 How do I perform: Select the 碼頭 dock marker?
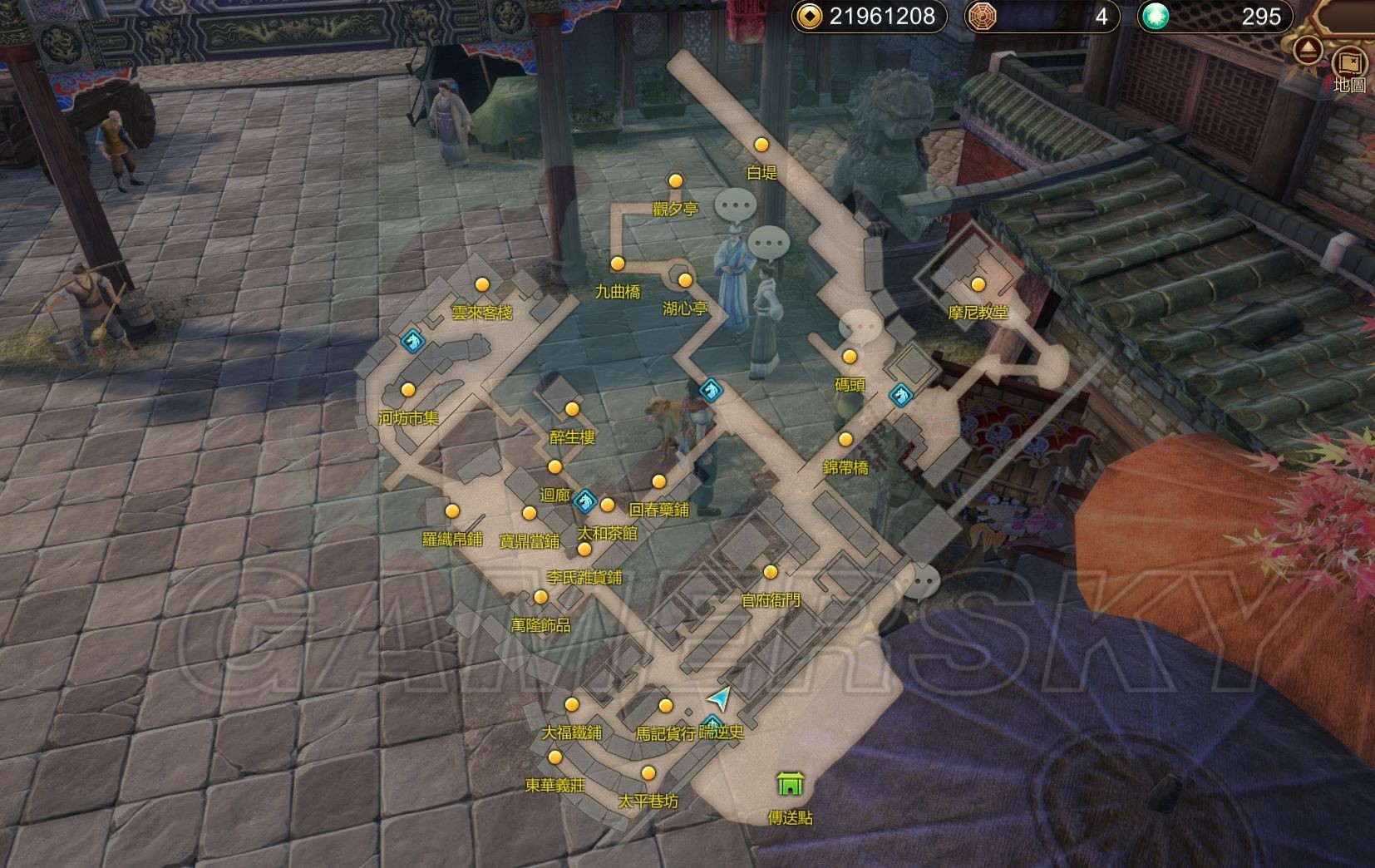[850, 357]
